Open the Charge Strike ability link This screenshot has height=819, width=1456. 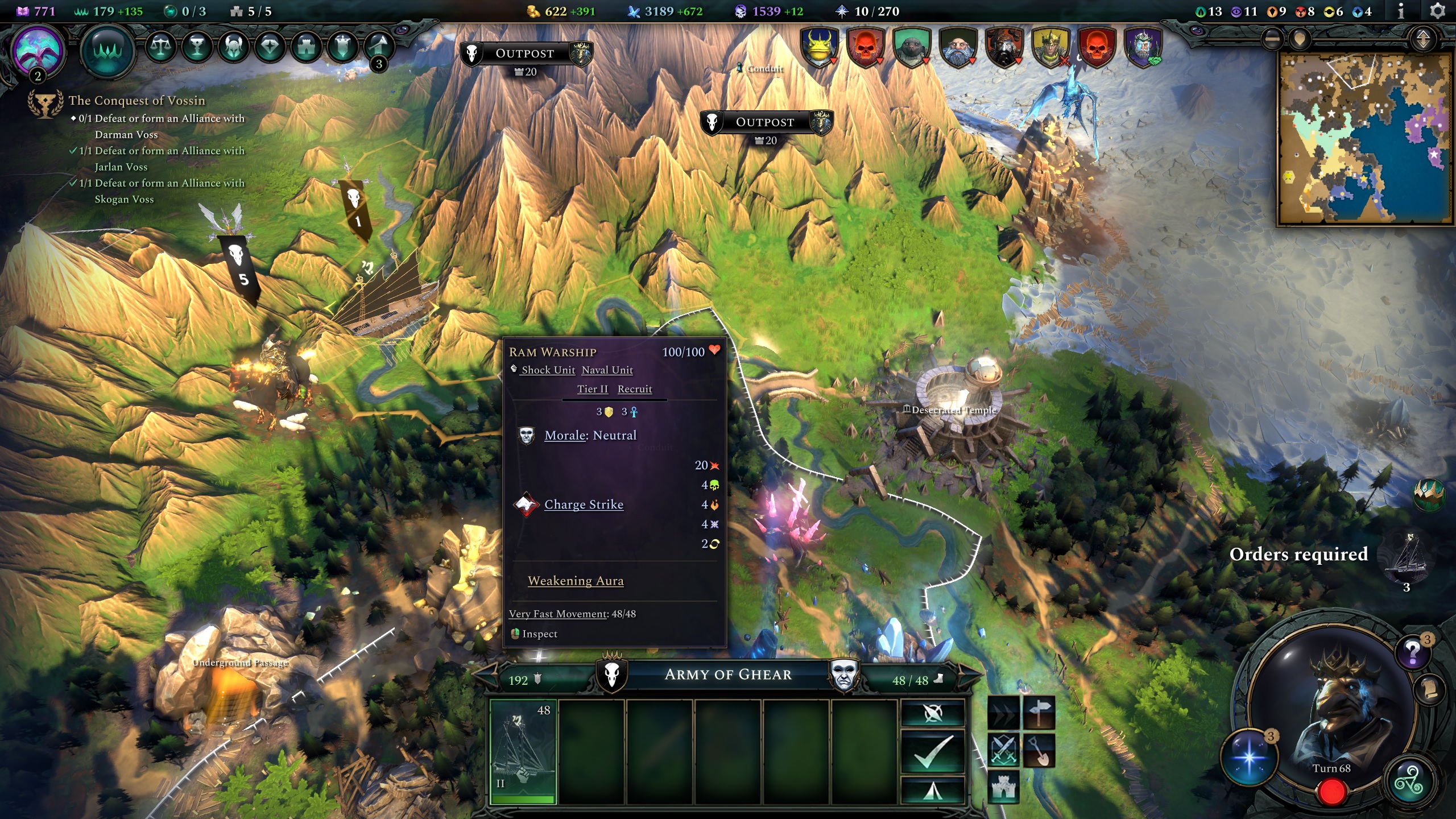tap(584, 504)
